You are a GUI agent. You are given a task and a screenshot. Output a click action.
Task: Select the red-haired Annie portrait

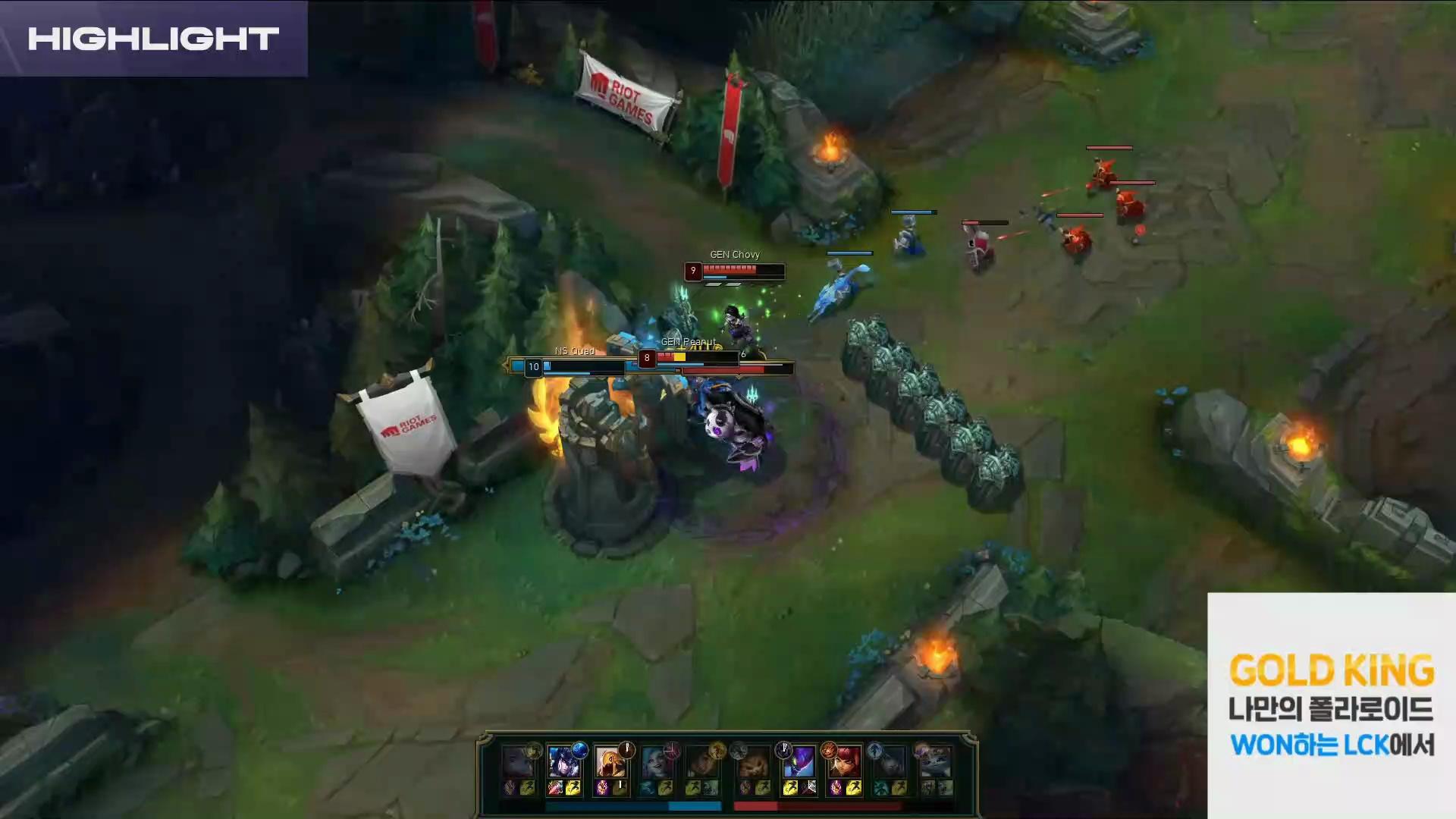click(843, 761)
